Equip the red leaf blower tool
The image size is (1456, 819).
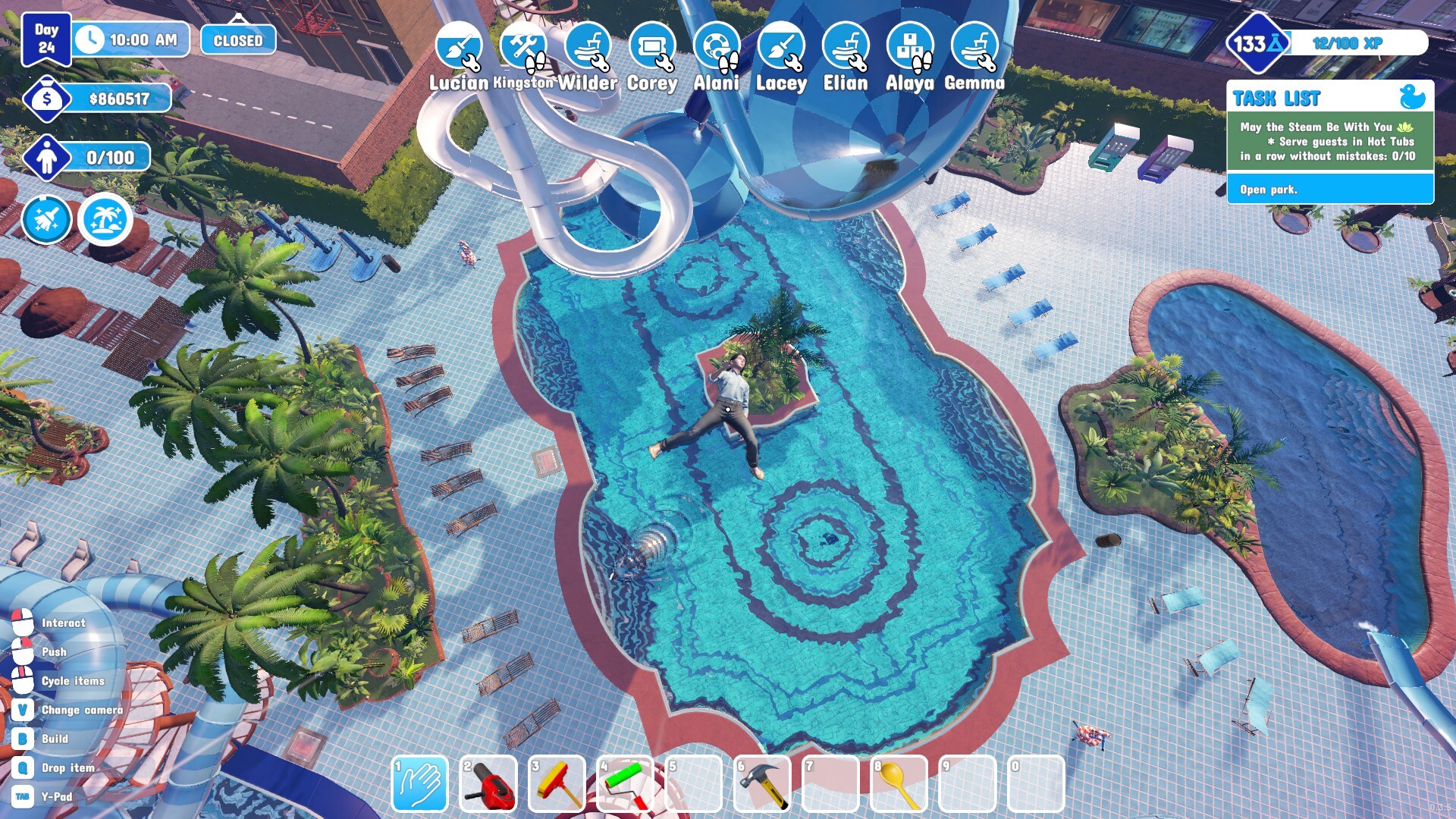[488, 784]
